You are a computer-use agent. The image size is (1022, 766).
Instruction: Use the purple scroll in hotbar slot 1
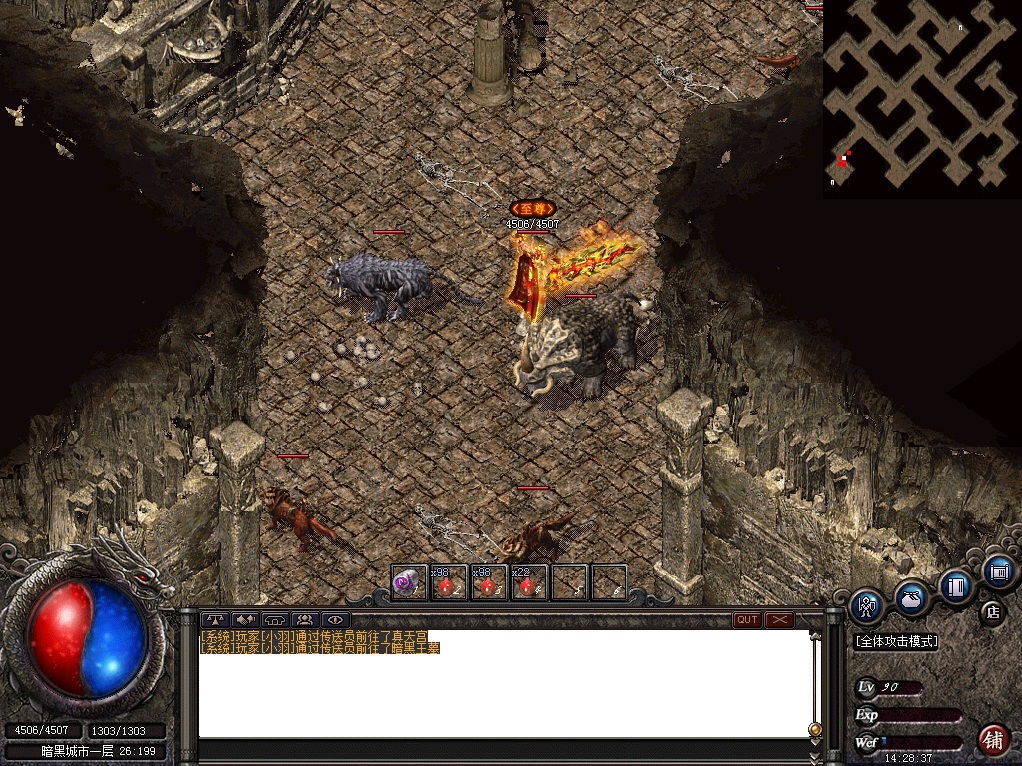[x=408, y=582]
